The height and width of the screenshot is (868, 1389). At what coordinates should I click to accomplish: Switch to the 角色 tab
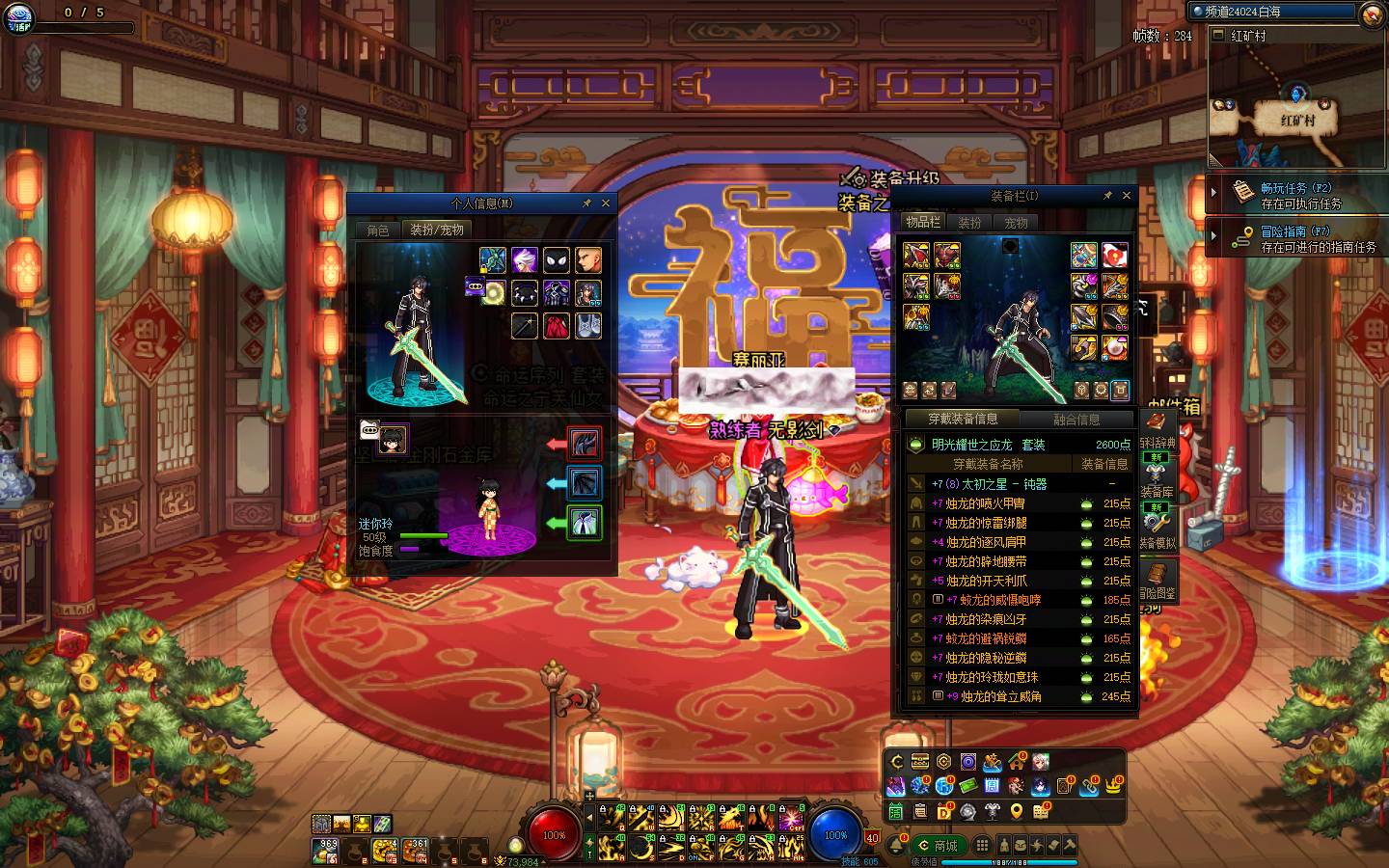(x=378, y=230)
